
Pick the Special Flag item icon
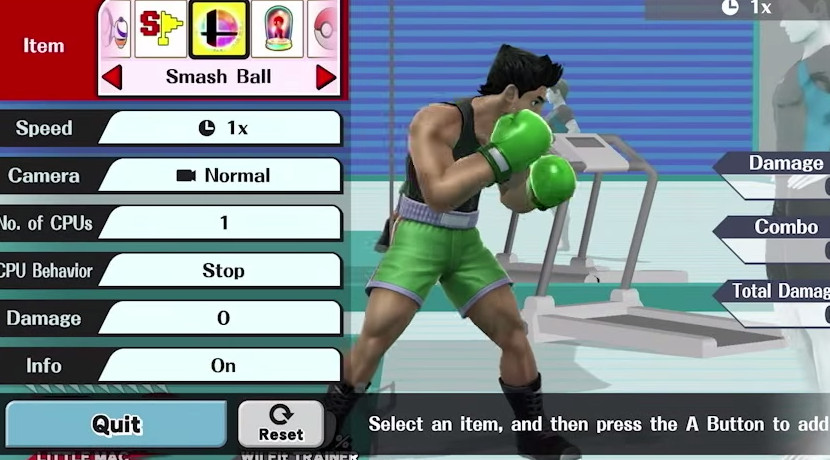[x=161, y=29]
